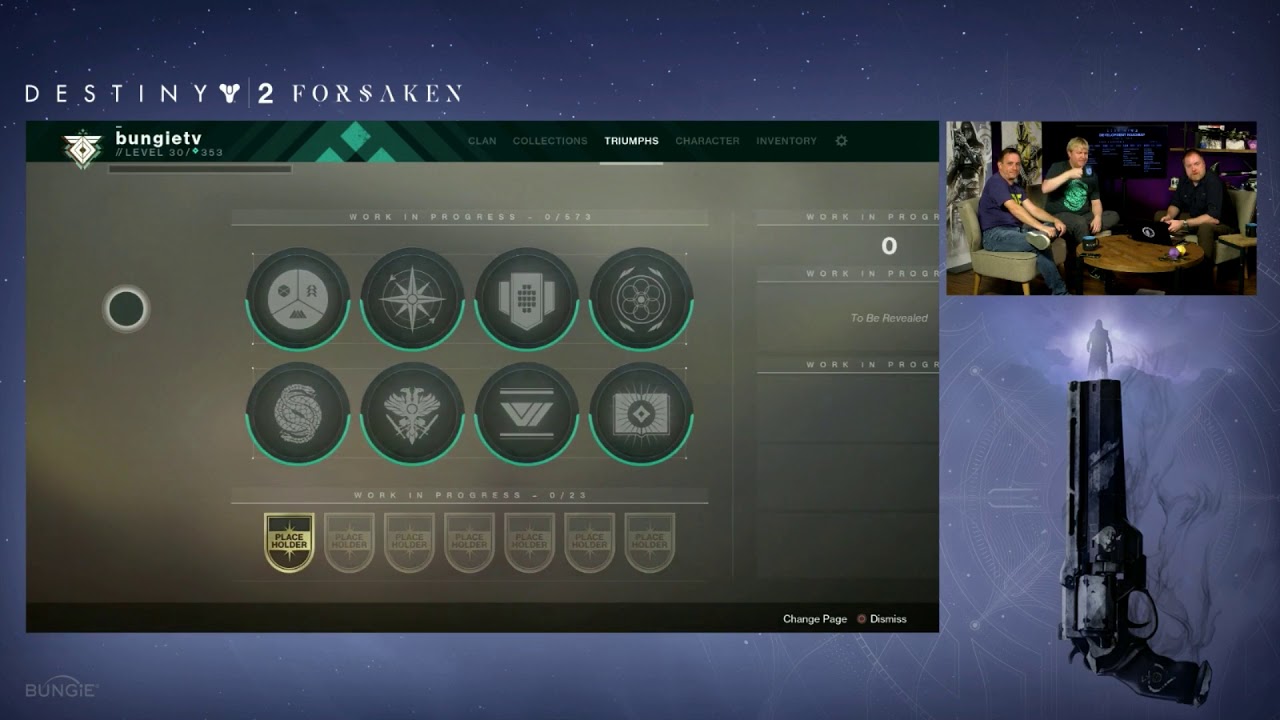The width and height of the screenshot is (1280, 720).
Task: Click the settings gear in the navigation bar
Action: [x=840, y=141]
